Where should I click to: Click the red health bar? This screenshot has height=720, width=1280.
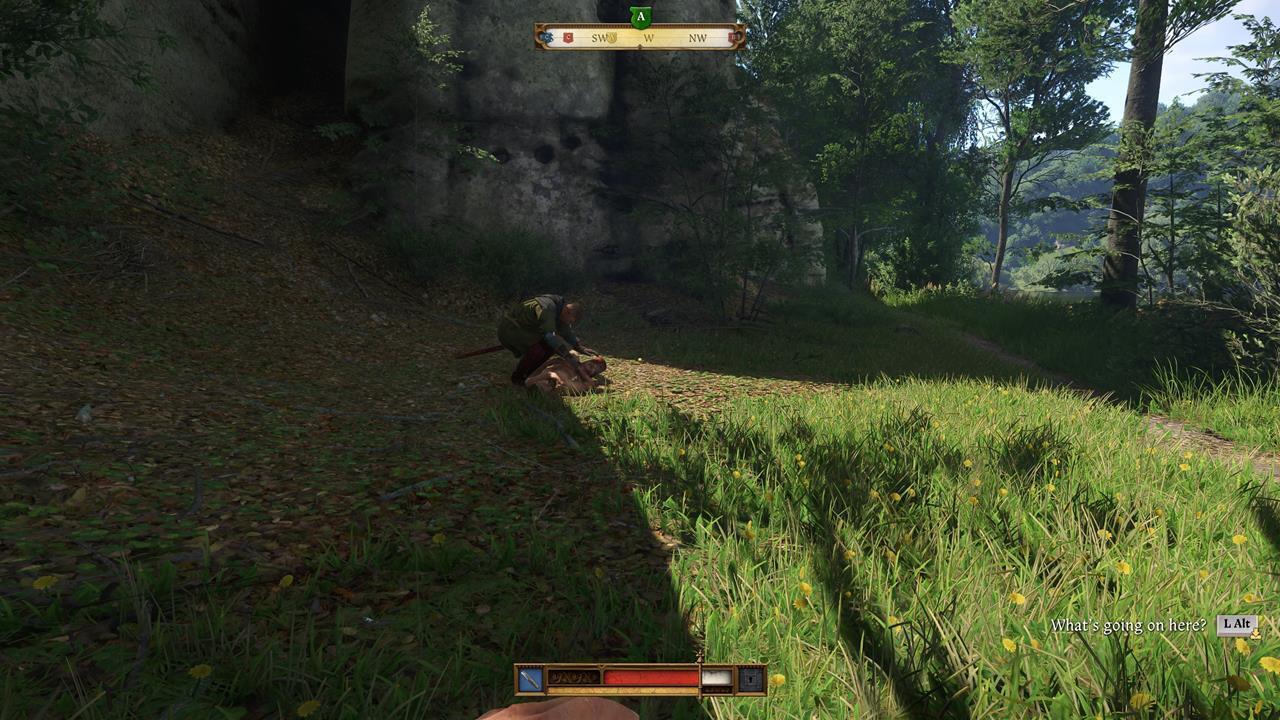650,677
